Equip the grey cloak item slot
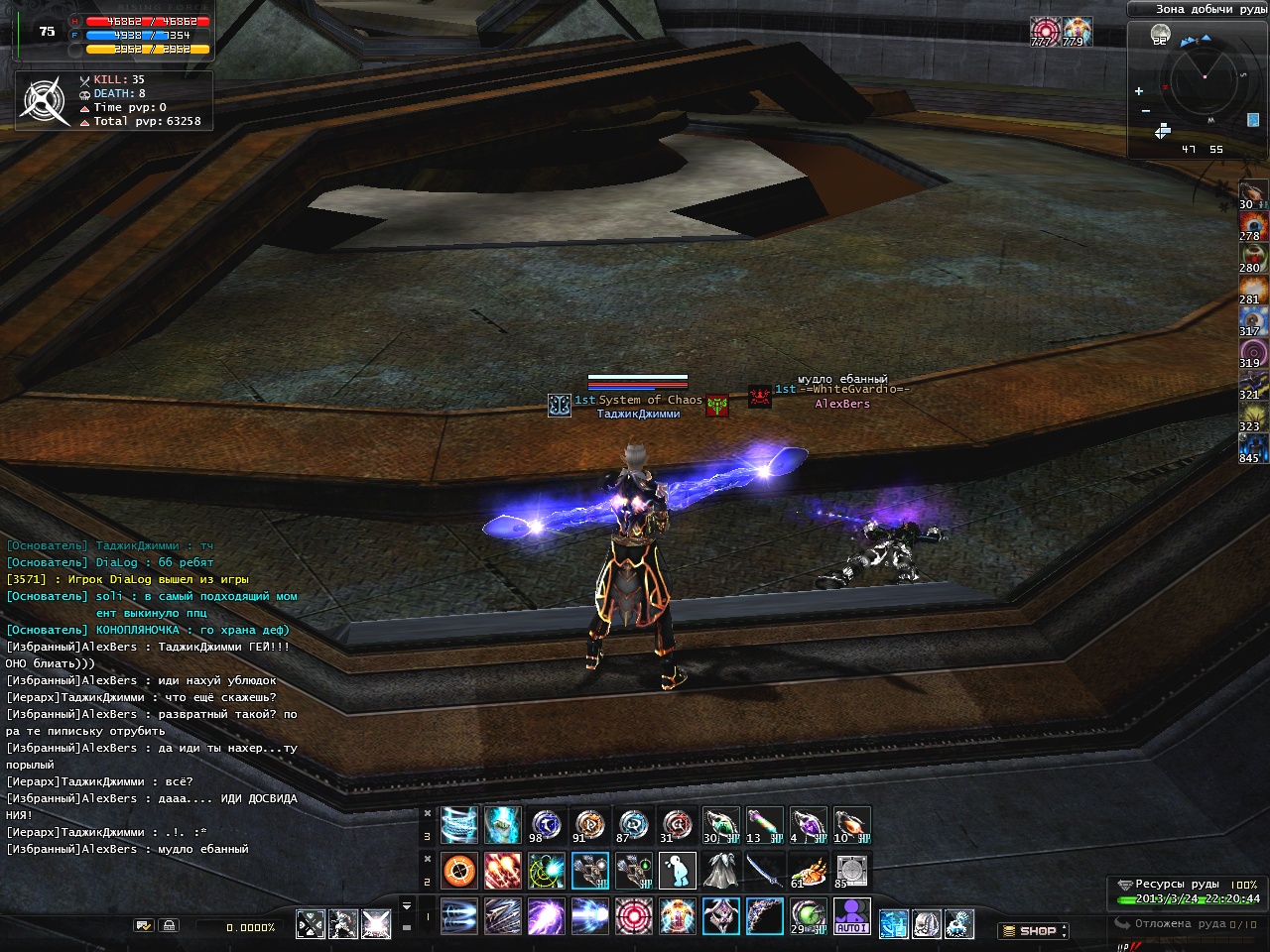Image resolution: width=1270 pixels, height=952 pixels. (x=720, y=871)
